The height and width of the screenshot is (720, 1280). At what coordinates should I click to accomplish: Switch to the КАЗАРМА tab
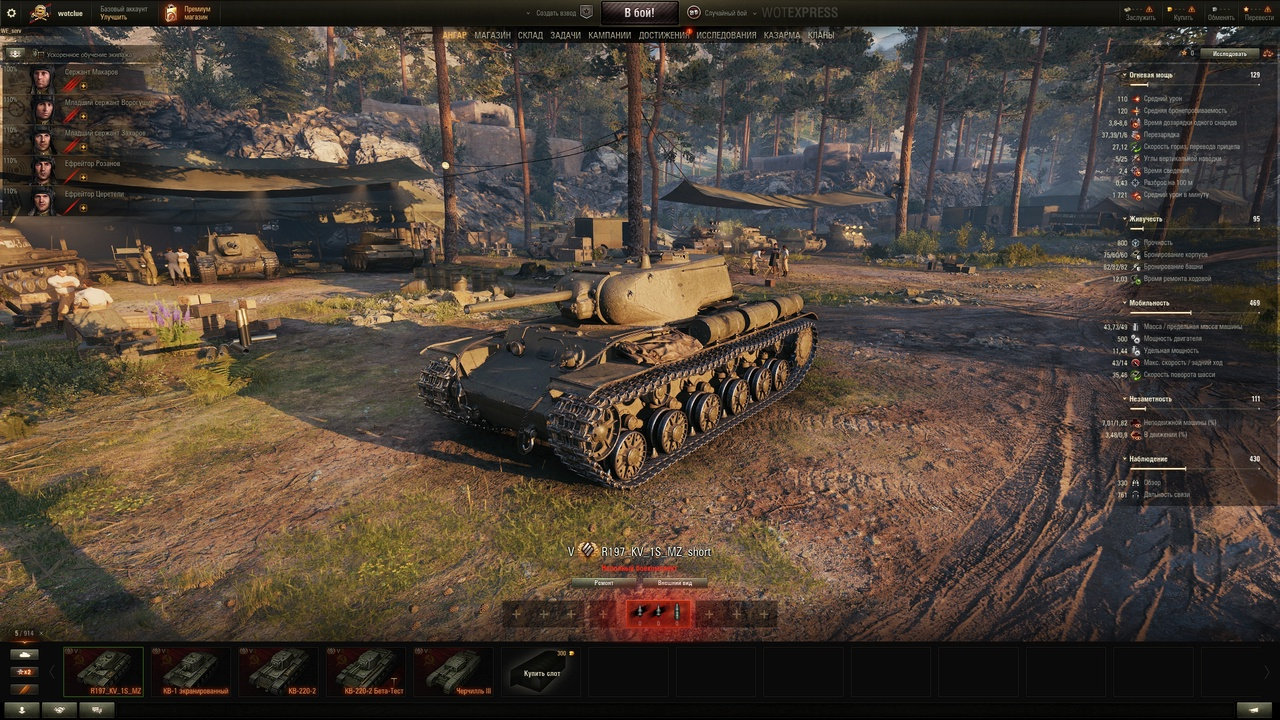782,36
